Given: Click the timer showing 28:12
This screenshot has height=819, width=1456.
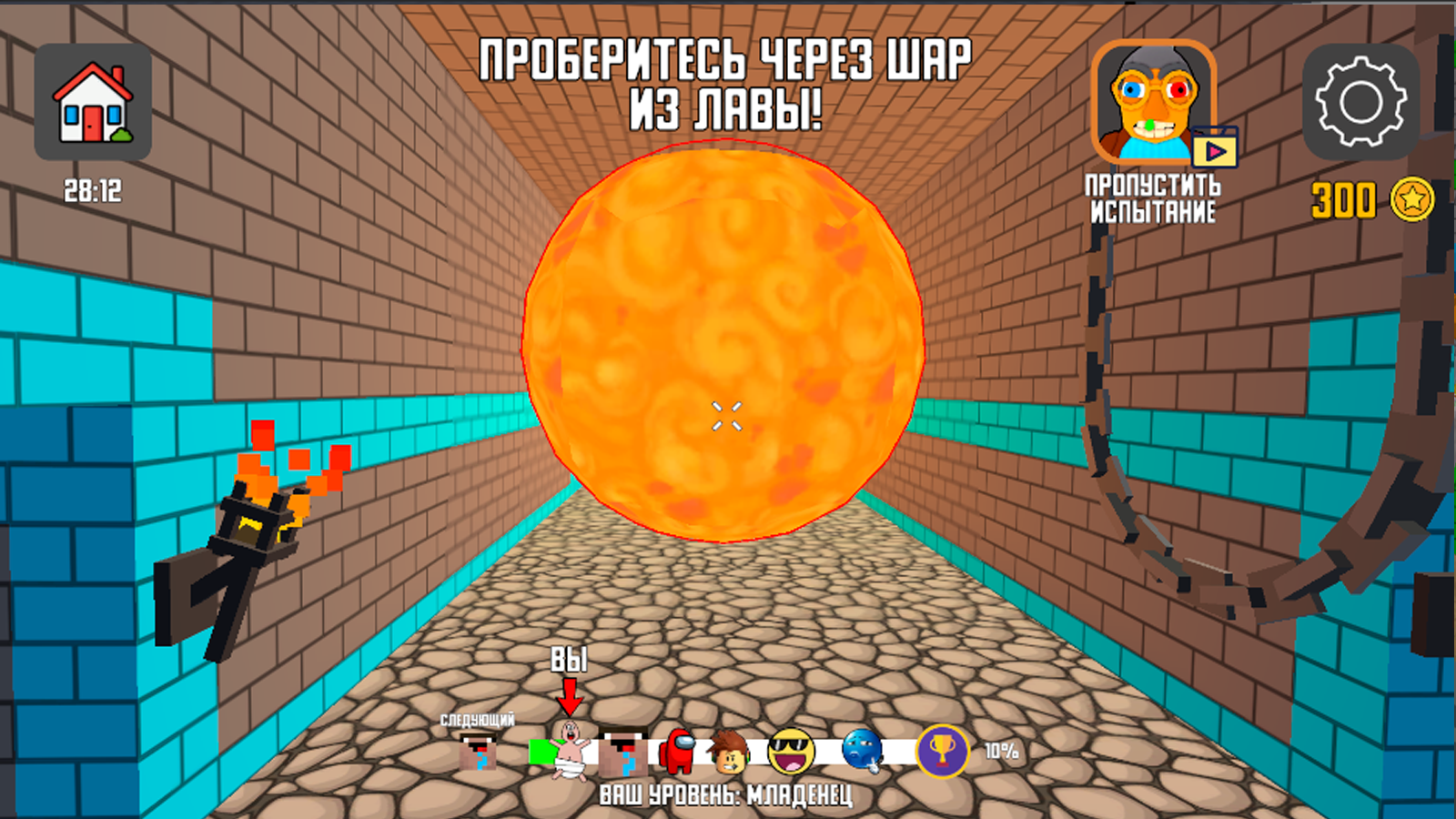Looking at the screenshot, I should [94, 191].
